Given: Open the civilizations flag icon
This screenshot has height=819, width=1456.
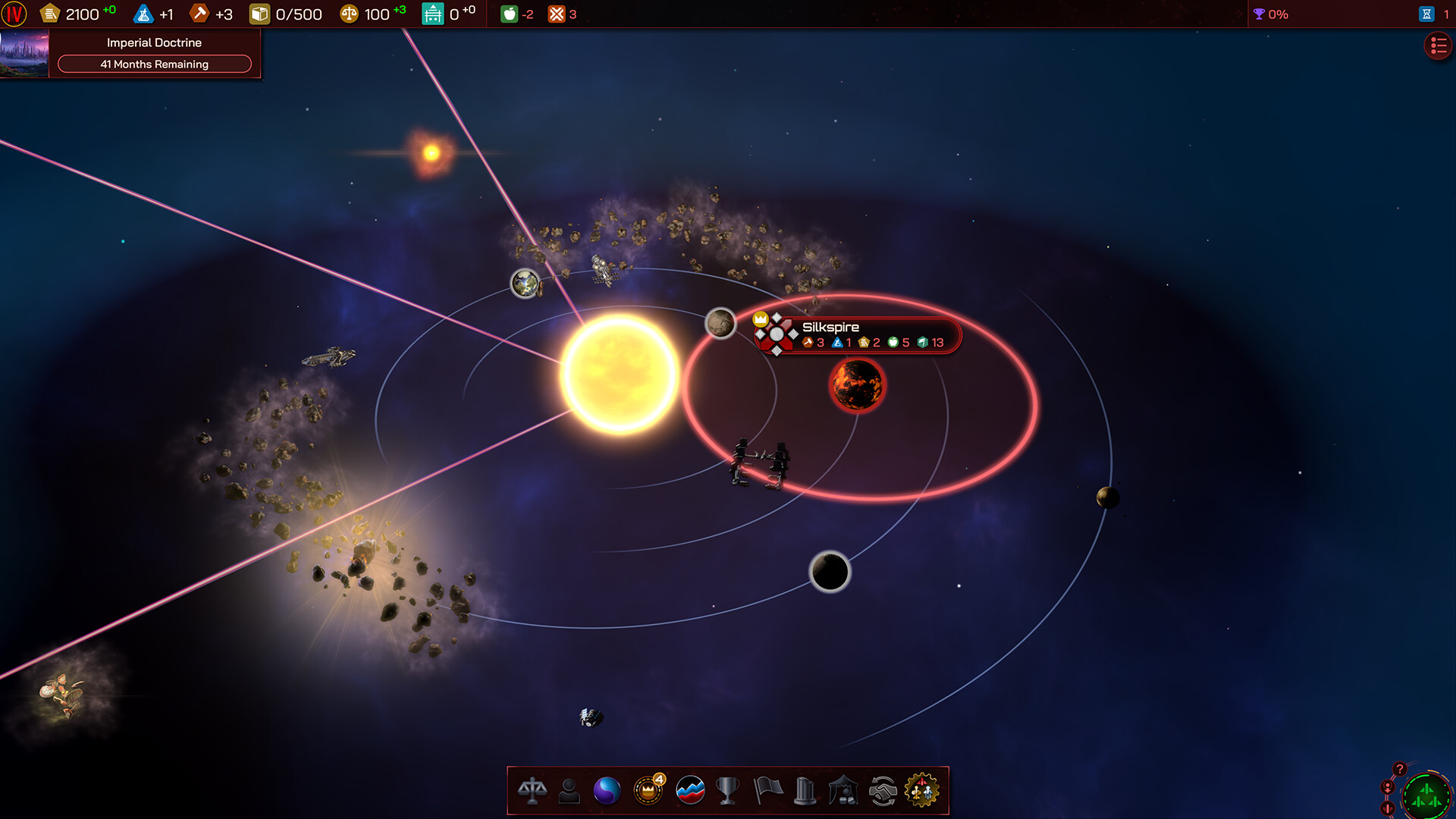Looking at the screenshot, I should [767, 789].
